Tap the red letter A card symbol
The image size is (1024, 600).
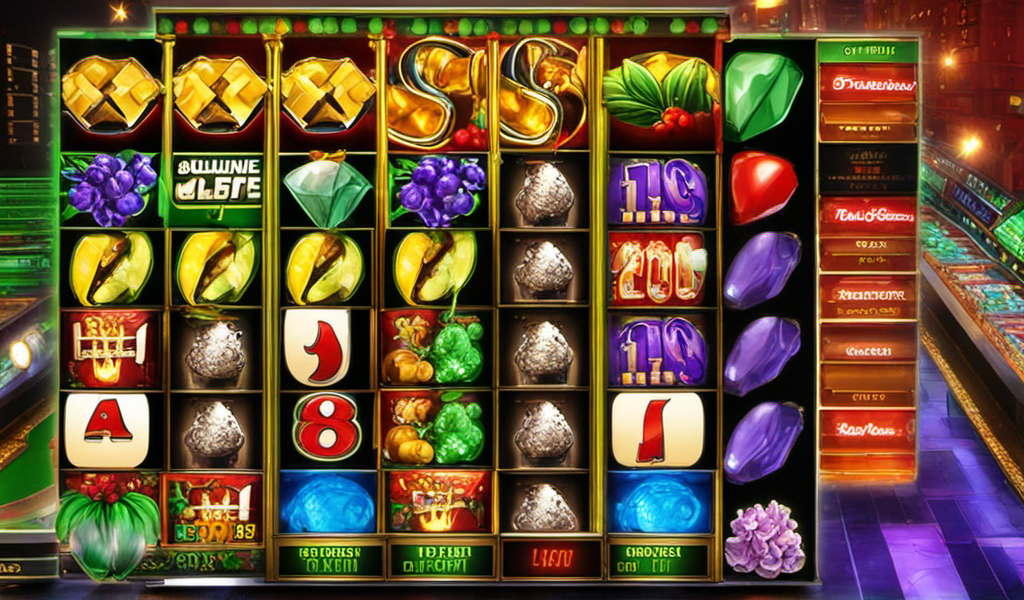[107, 428]
